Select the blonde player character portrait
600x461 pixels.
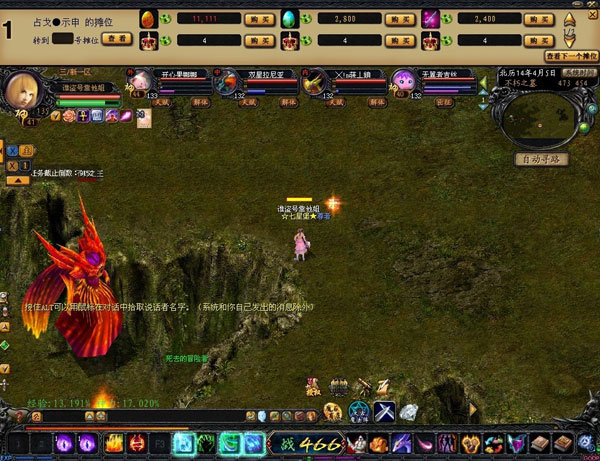(x=22, y=91)
